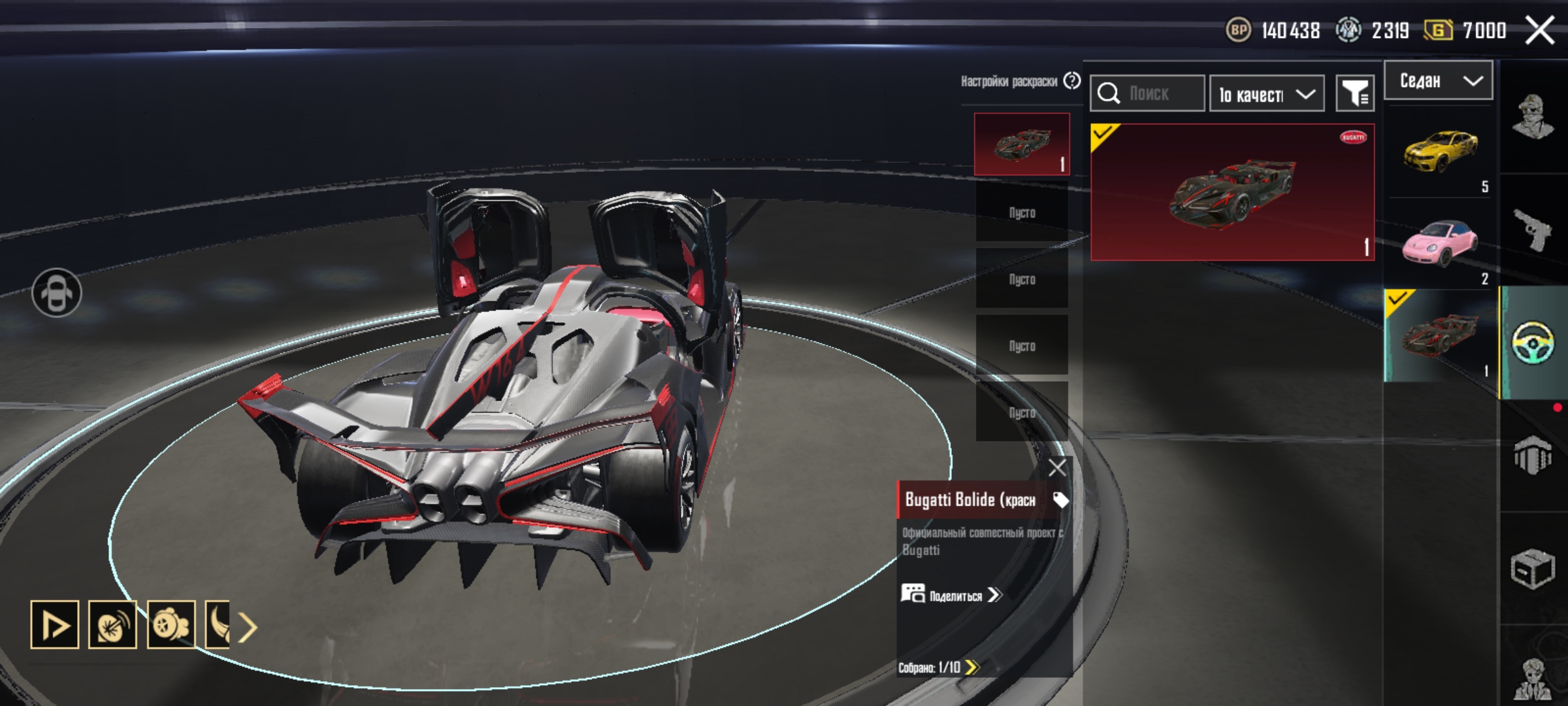Open the filter funnel button

point(1355,94)
